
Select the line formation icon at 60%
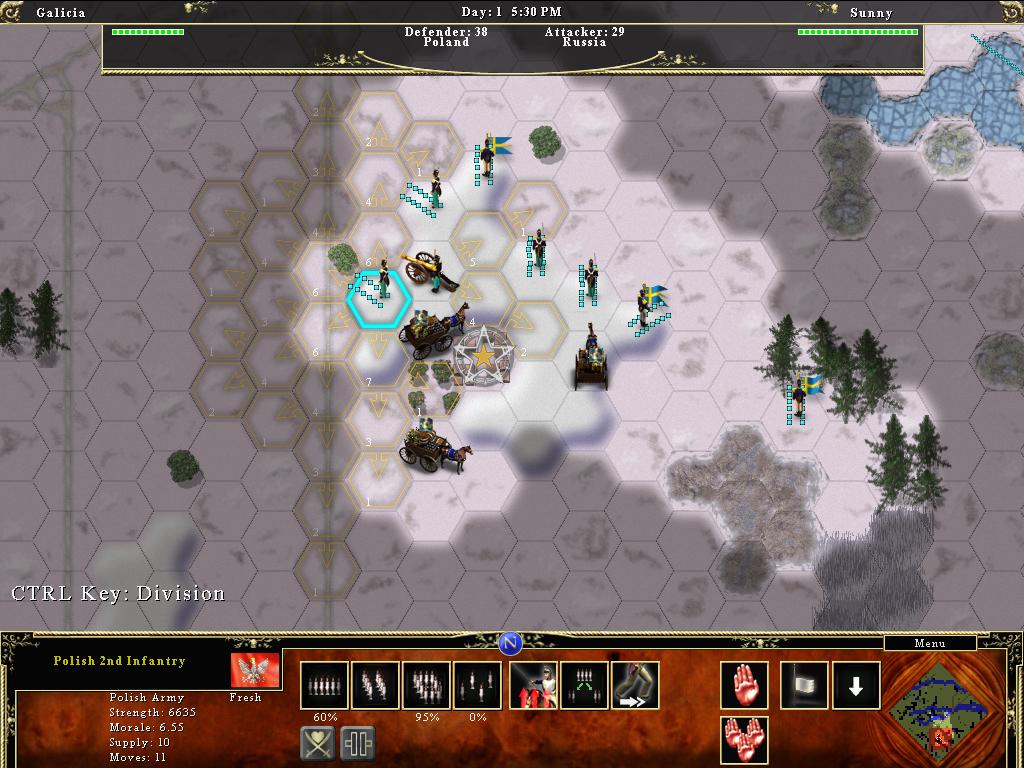point(325,685)
